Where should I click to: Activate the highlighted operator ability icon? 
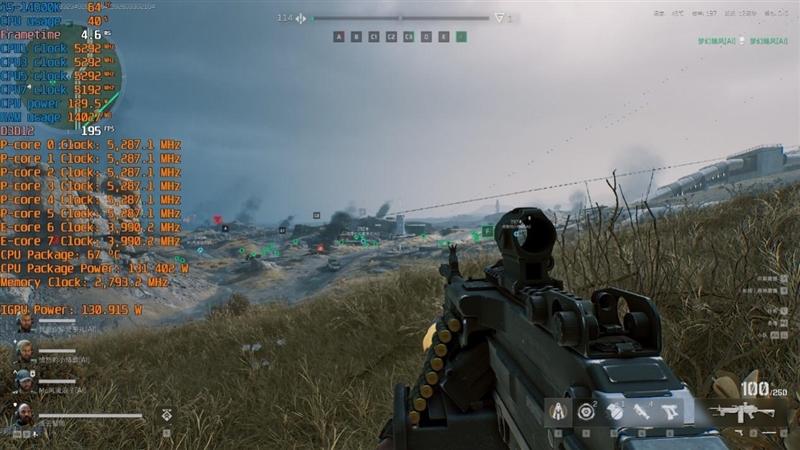coord(558,411)
